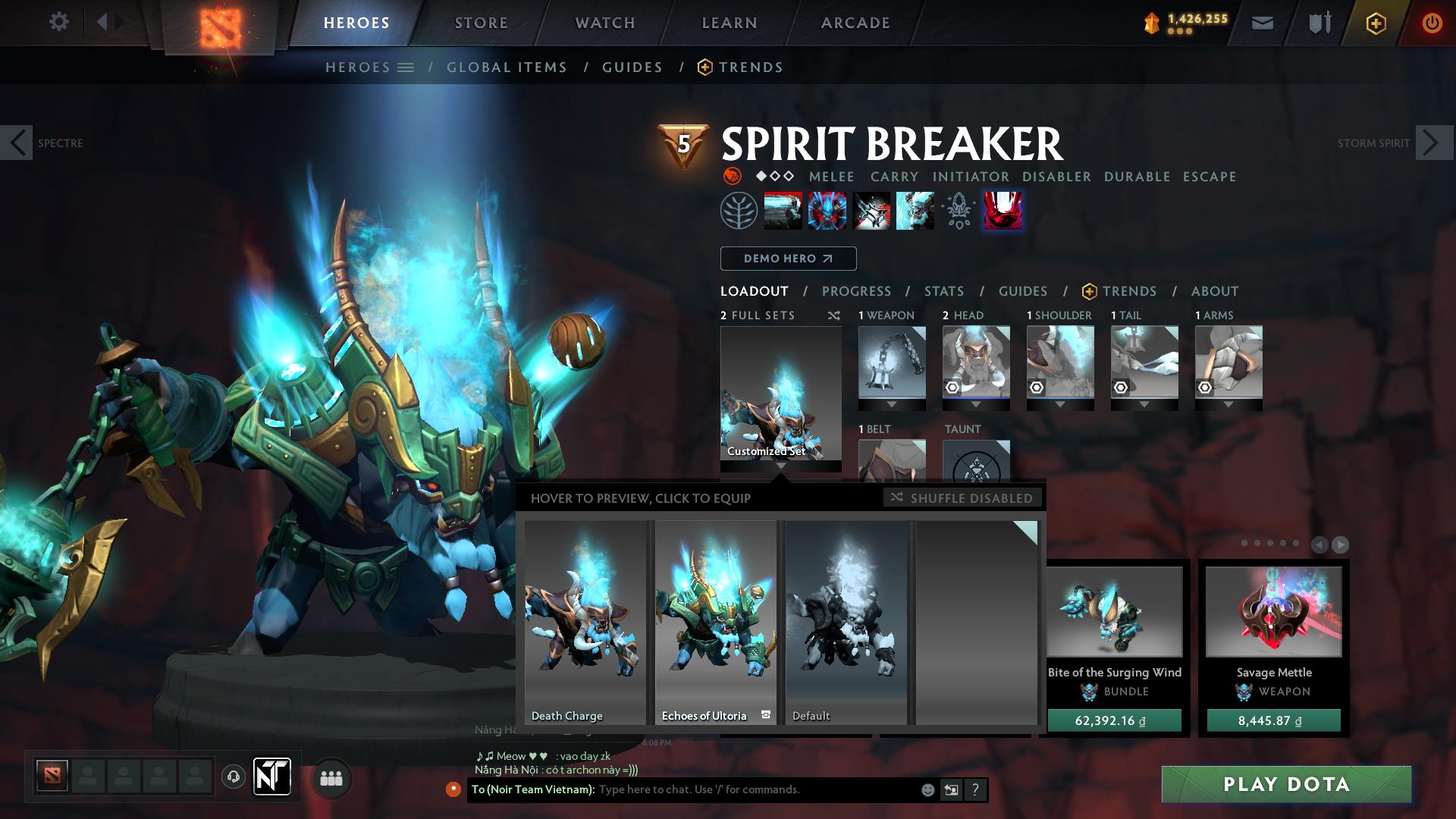Click the friends list icon near the chat
Image resolution: width=1456 pixels, height=819 pixels.
click(x=331, y=778)
